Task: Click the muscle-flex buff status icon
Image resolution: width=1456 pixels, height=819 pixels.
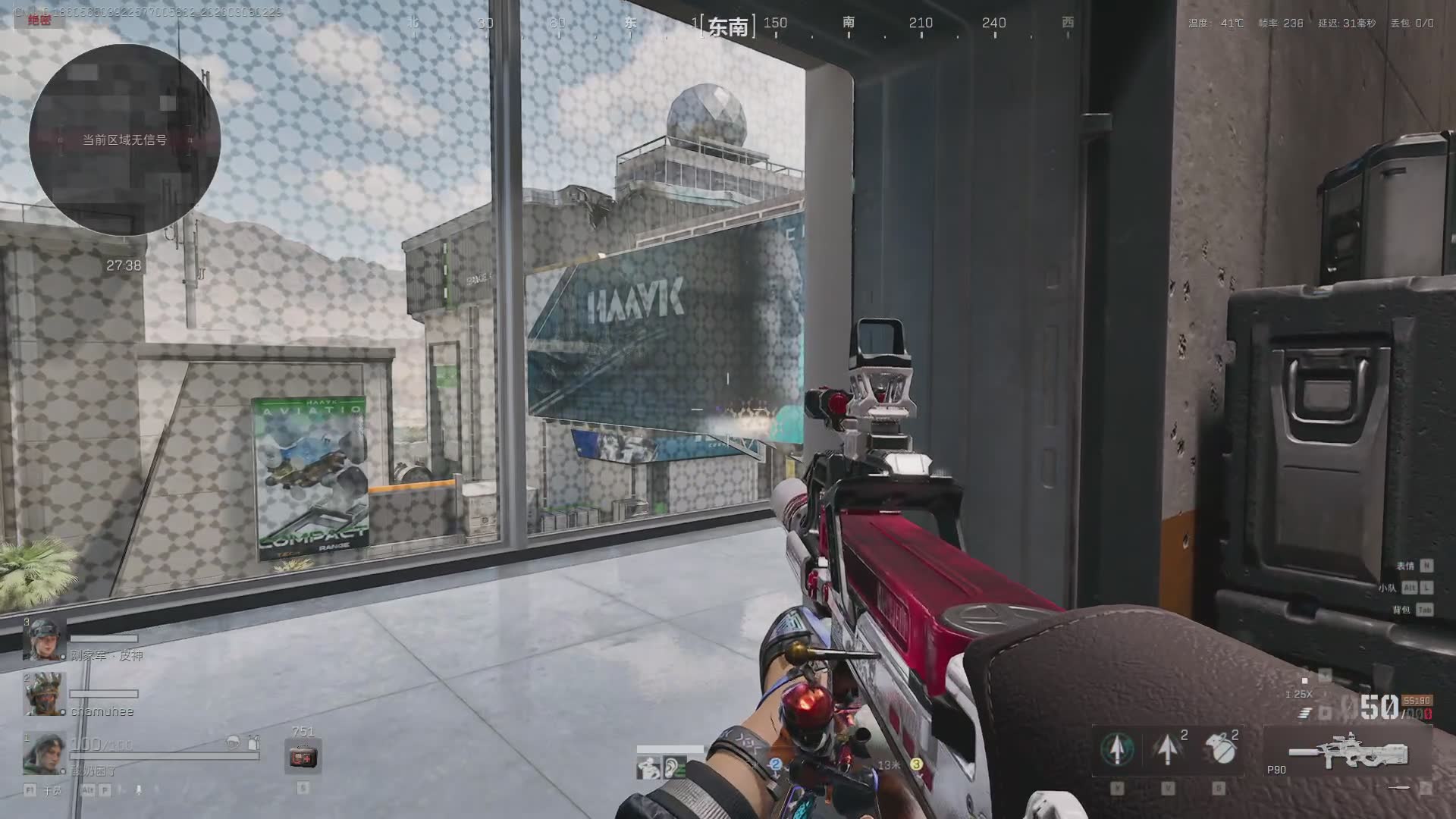Action: point(648,768)
